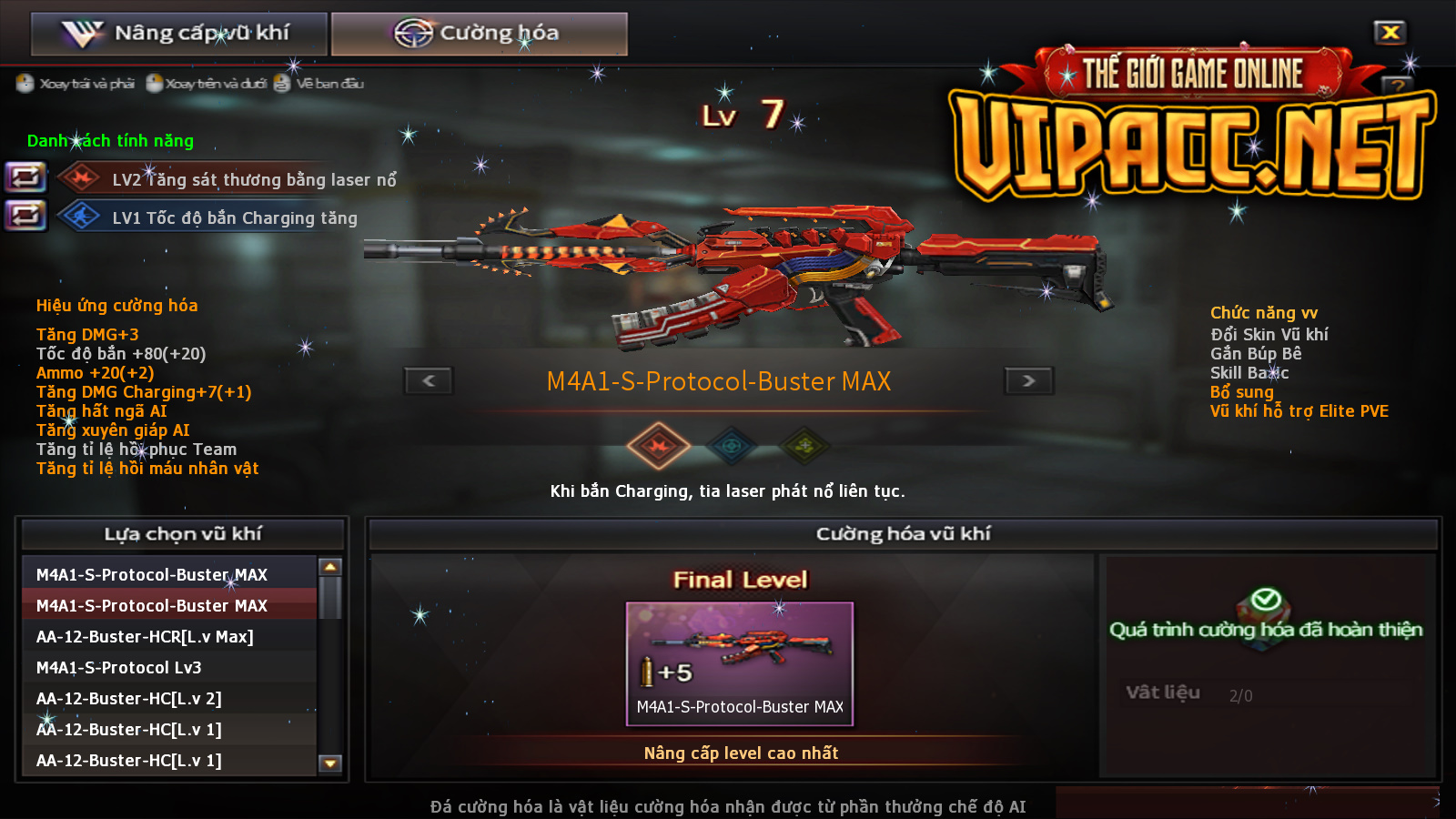Click the weapon list scroll-up arrow
Screen dimensions: 1456x819
pos(330,567)
